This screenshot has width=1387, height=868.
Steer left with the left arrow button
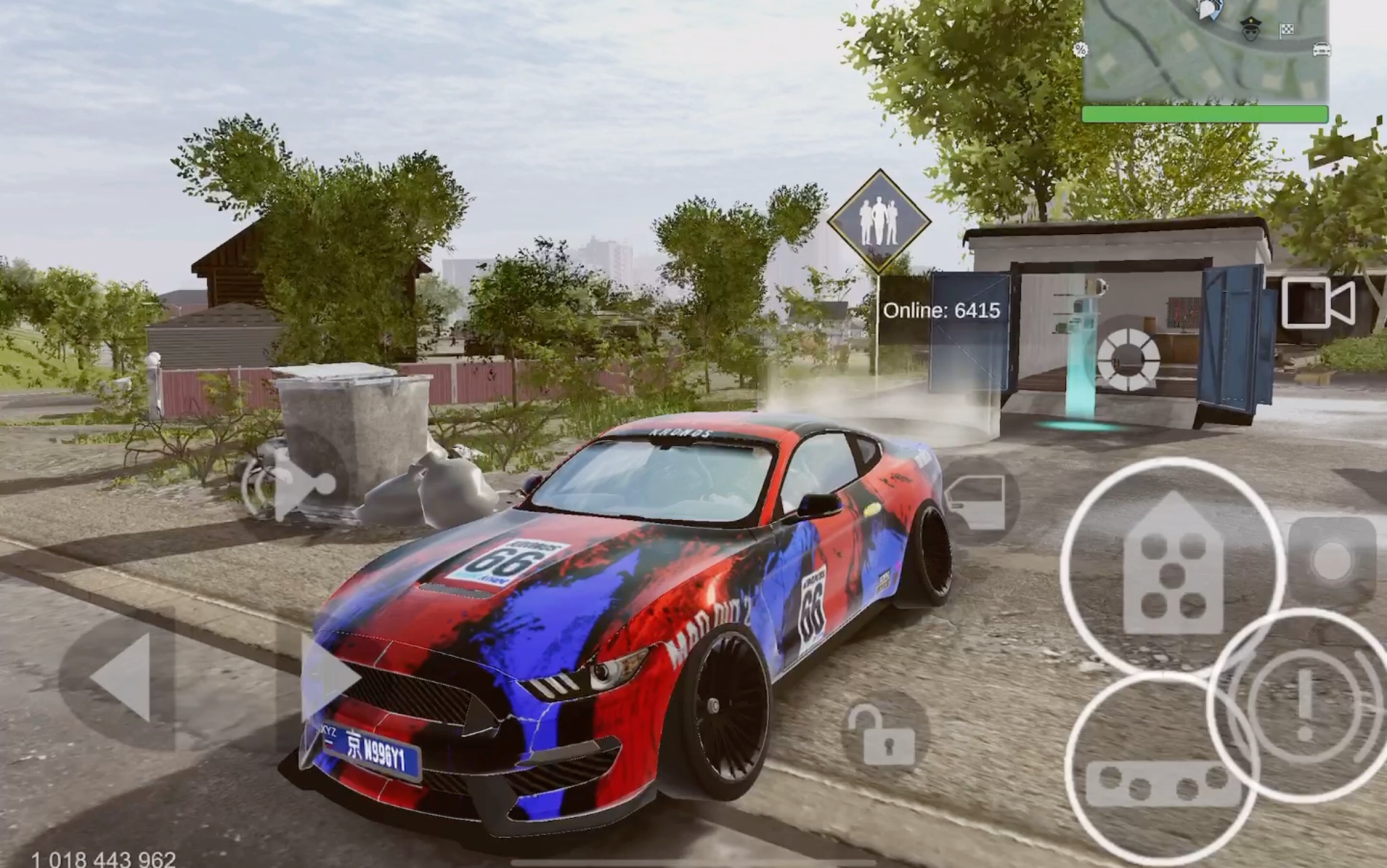(123, 677)
